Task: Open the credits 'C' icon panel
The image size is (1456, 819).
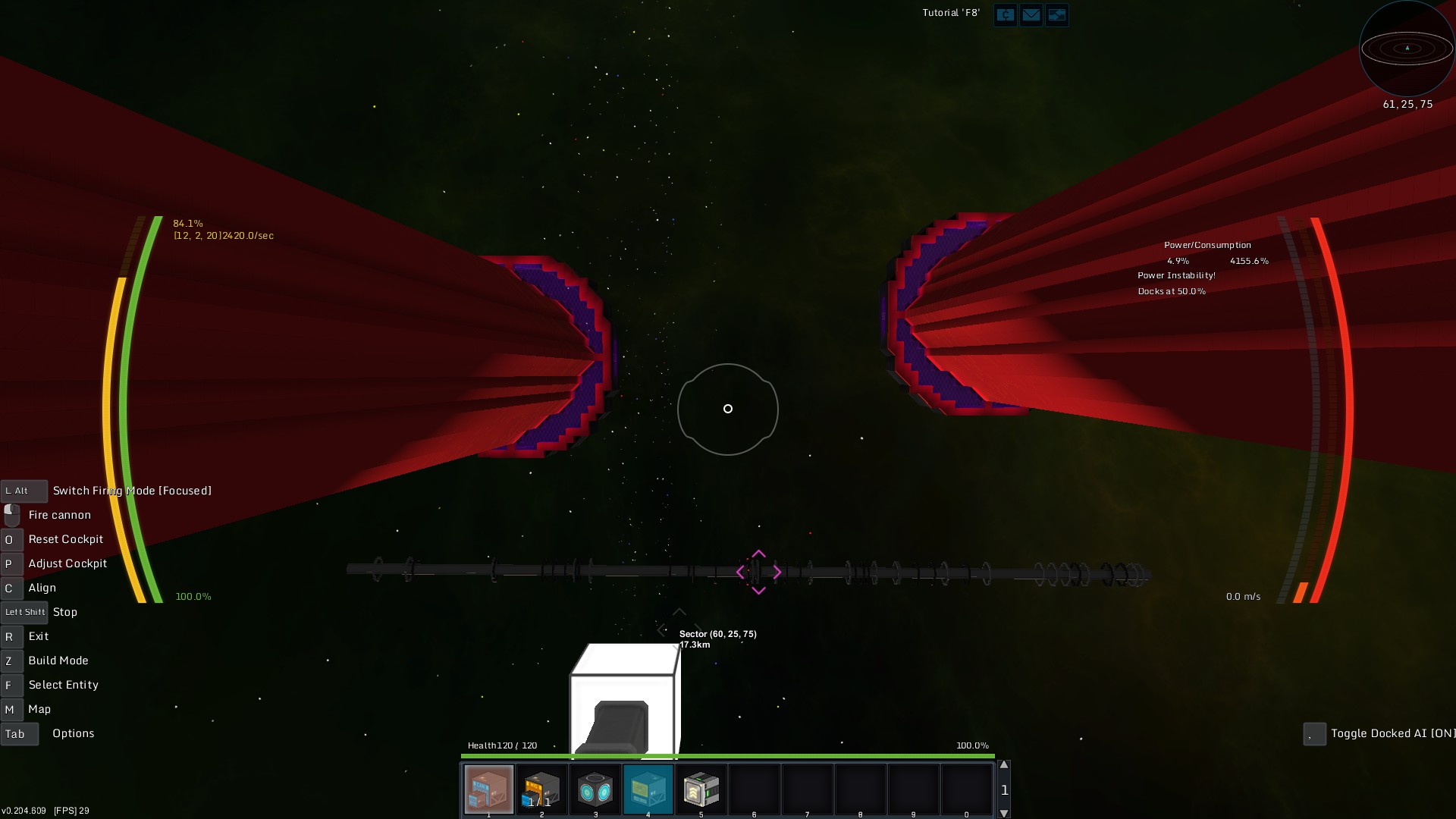Action: pos(1005,15)
